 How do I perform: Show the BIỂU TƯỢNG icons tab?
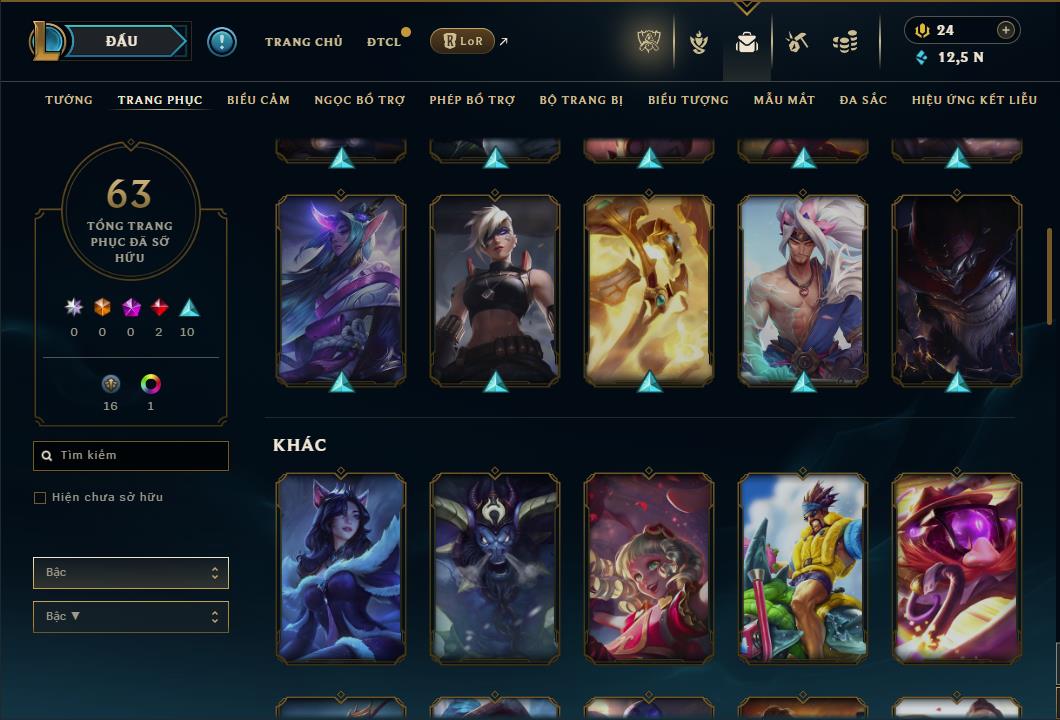click(688, 100)
